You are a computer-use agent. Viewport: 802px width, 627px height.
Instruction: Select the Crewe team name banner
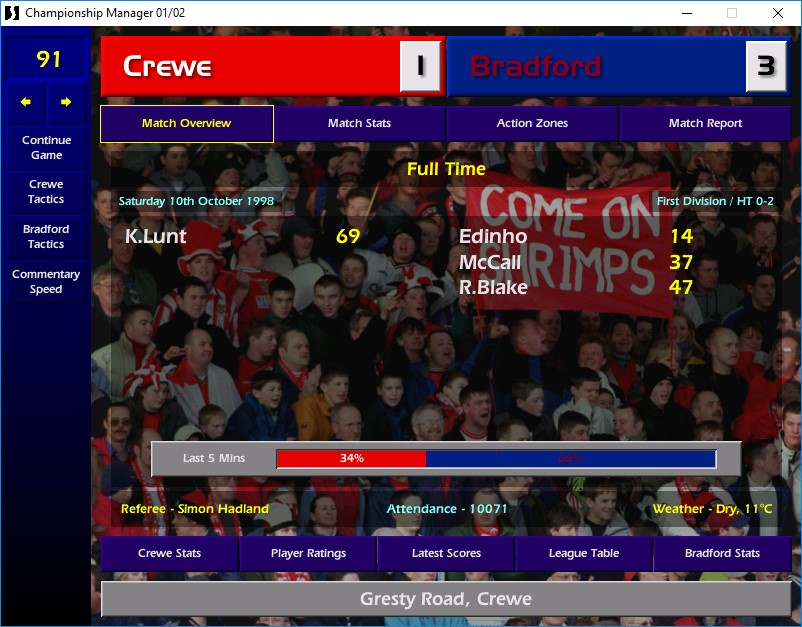(x=250, y=66)
